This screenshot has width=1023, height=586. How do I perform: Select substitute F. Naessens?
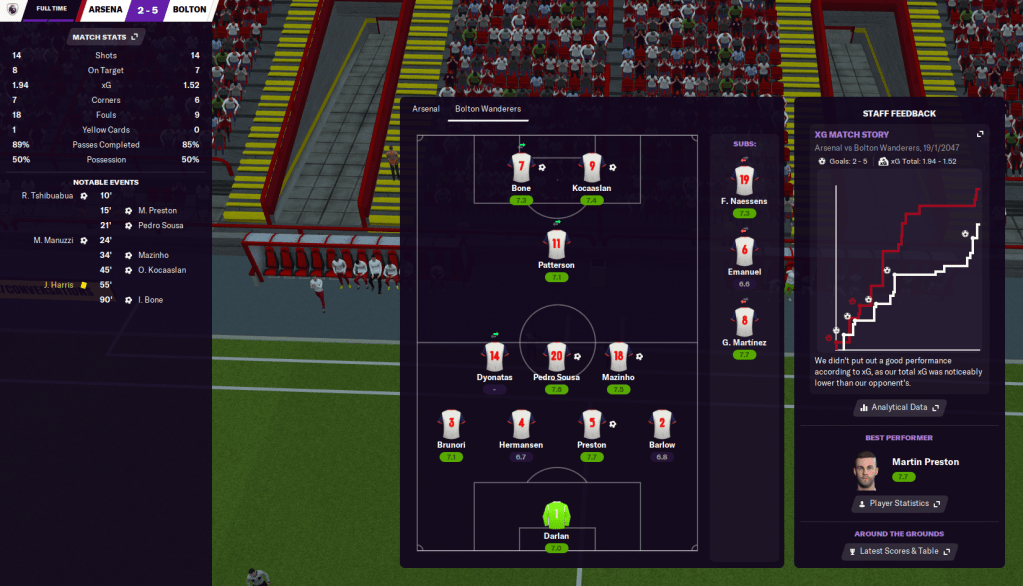(x=743, y=181)
